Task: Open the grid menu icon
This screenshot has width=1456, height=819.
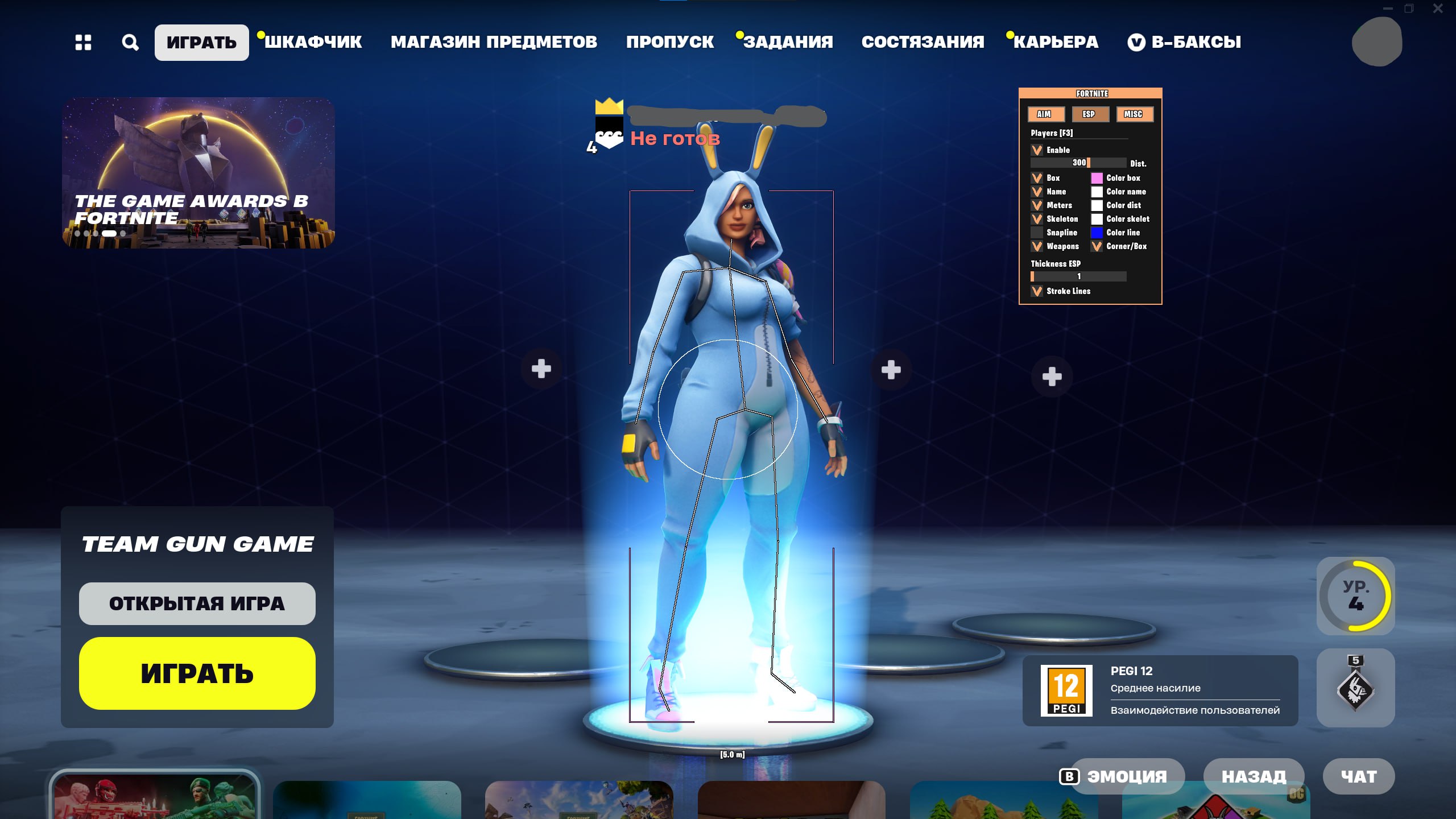Action: 83,43
